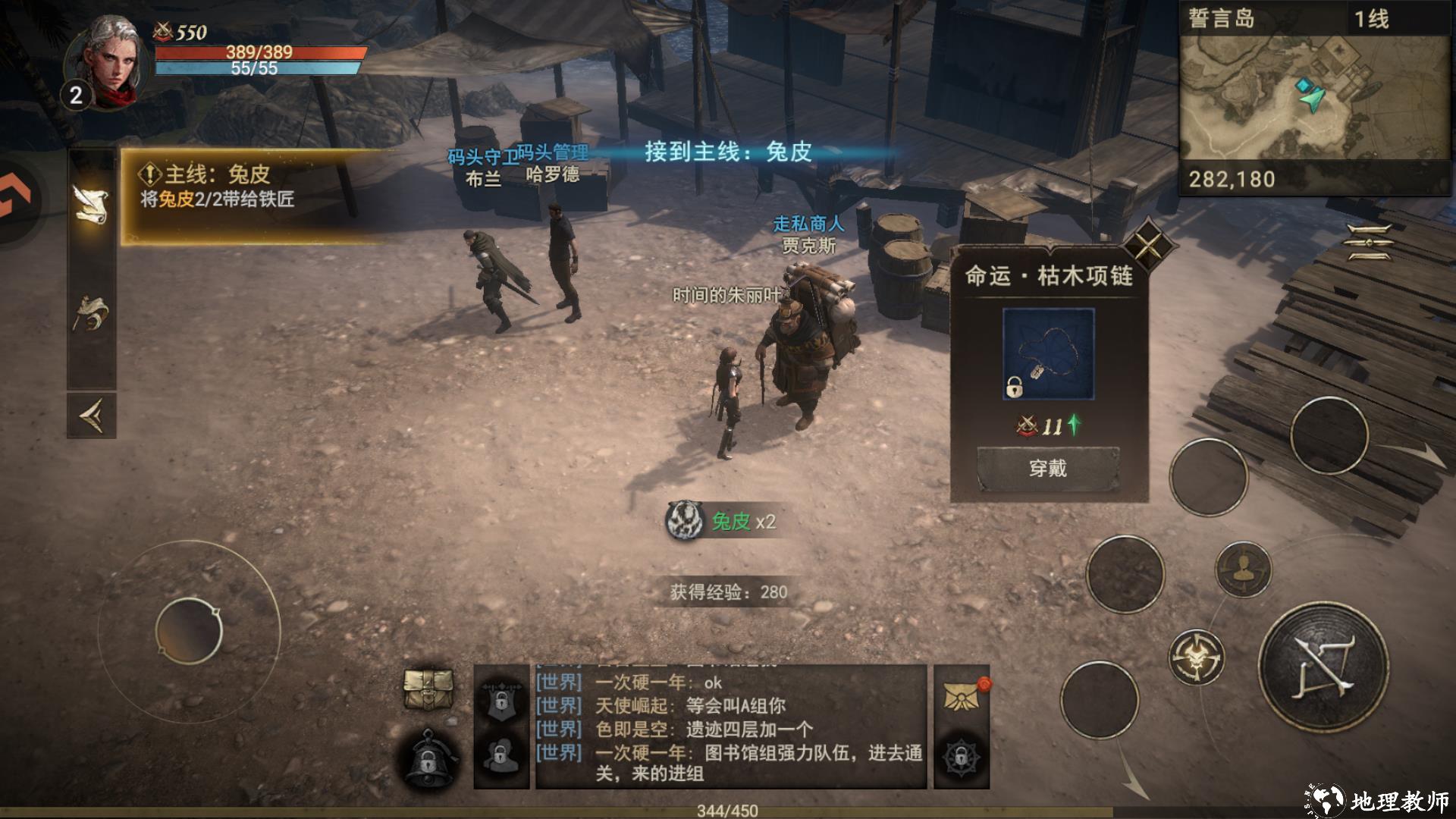Select the locked necklace item thumbnail
The width and height of the screenshot is (1456, 819).
pos(1048,353)
